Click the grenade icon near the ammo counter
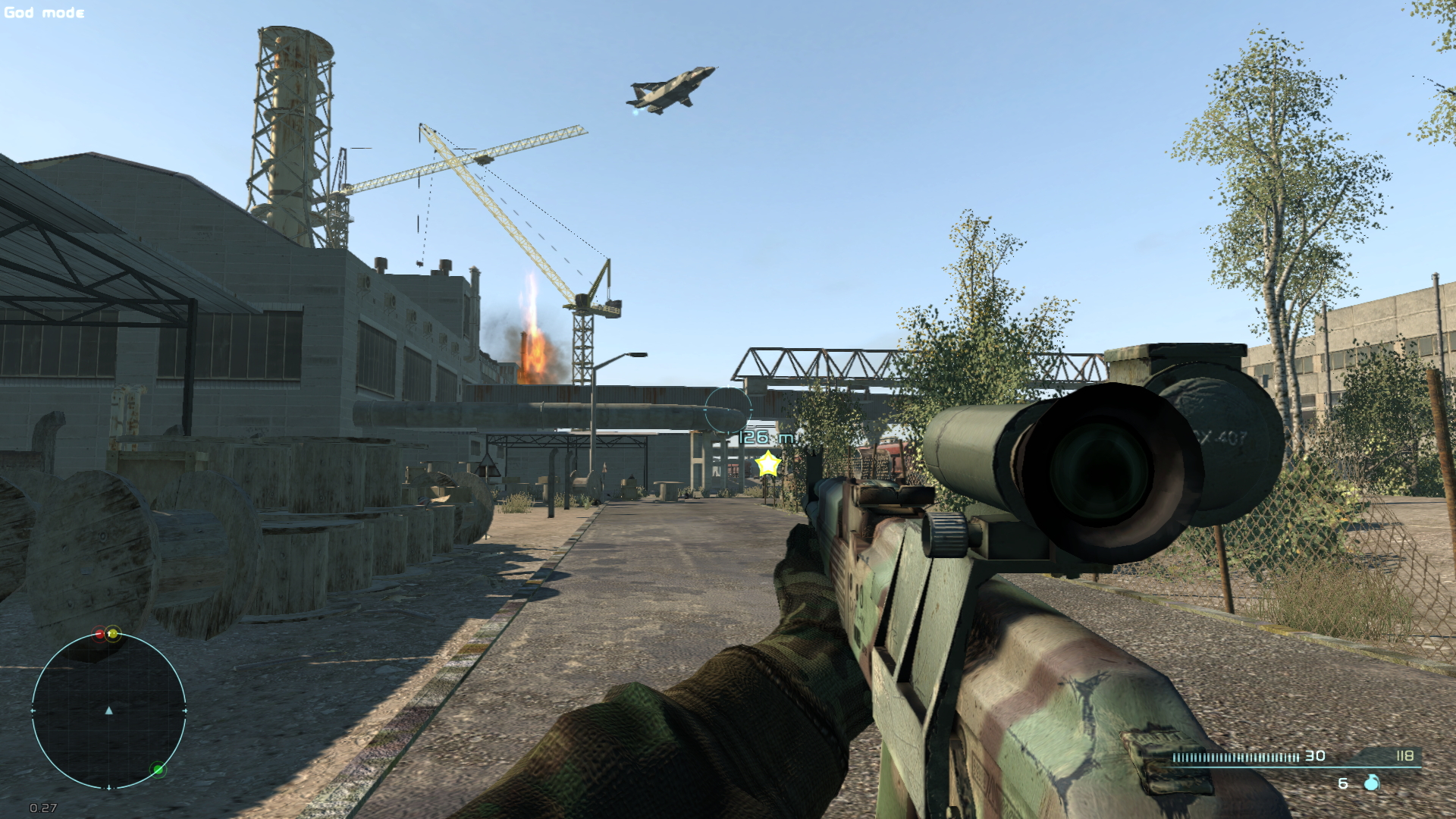1456x819 pixels. (1373, 782)
